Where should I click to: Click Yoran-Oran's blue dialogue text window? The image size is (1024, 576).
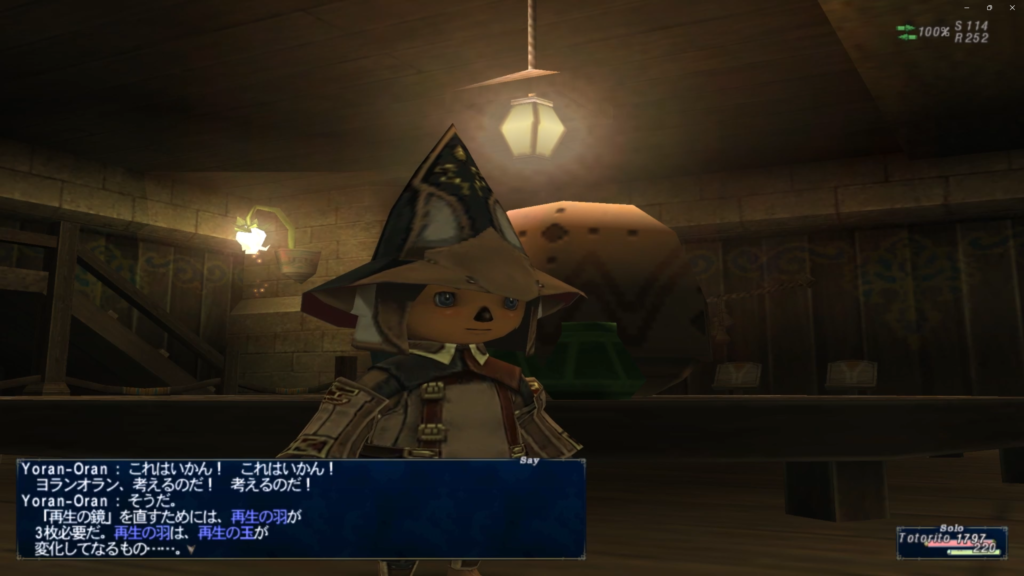click(300, 508)
